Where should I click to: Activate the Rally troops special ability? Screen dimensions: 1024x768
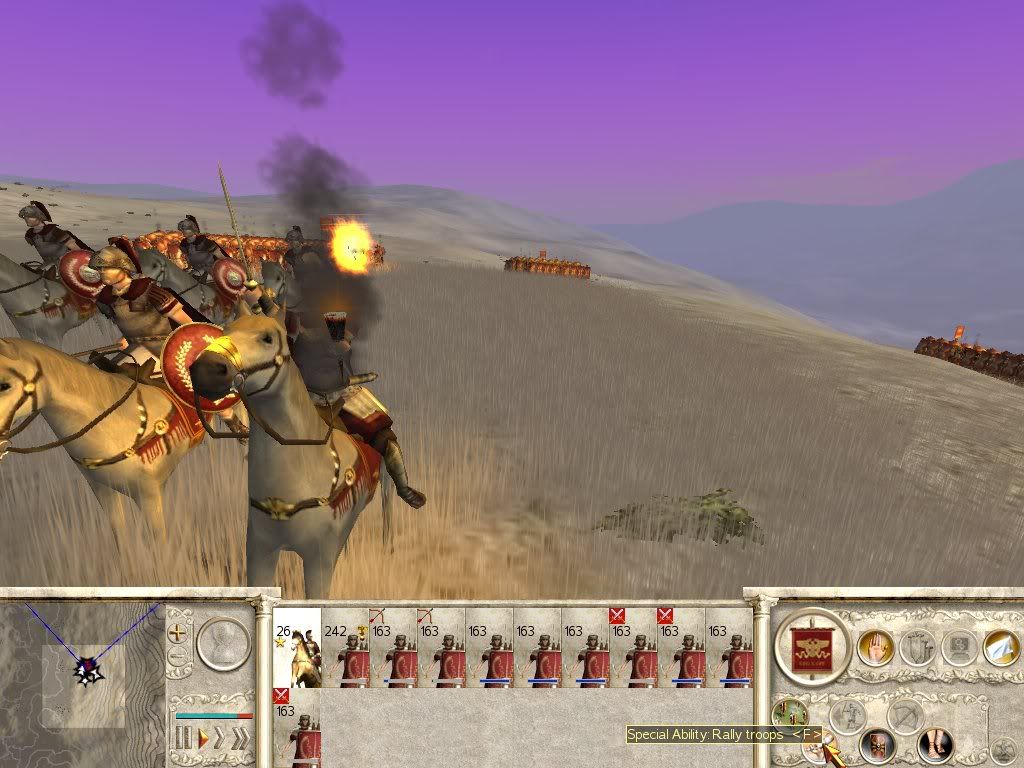818,748
